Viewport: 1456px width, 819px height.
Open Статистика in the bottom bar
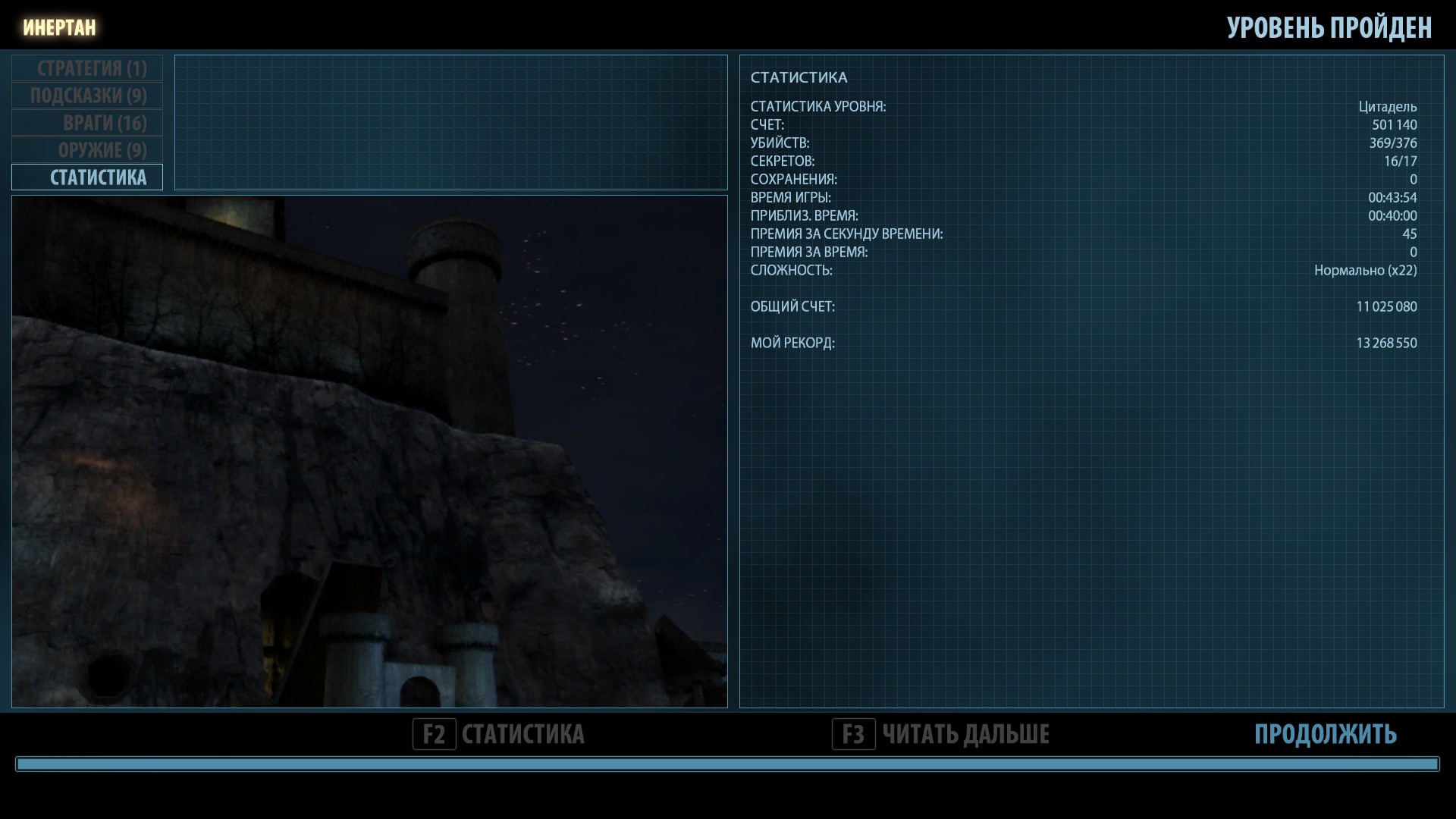(x=499, y=734)
